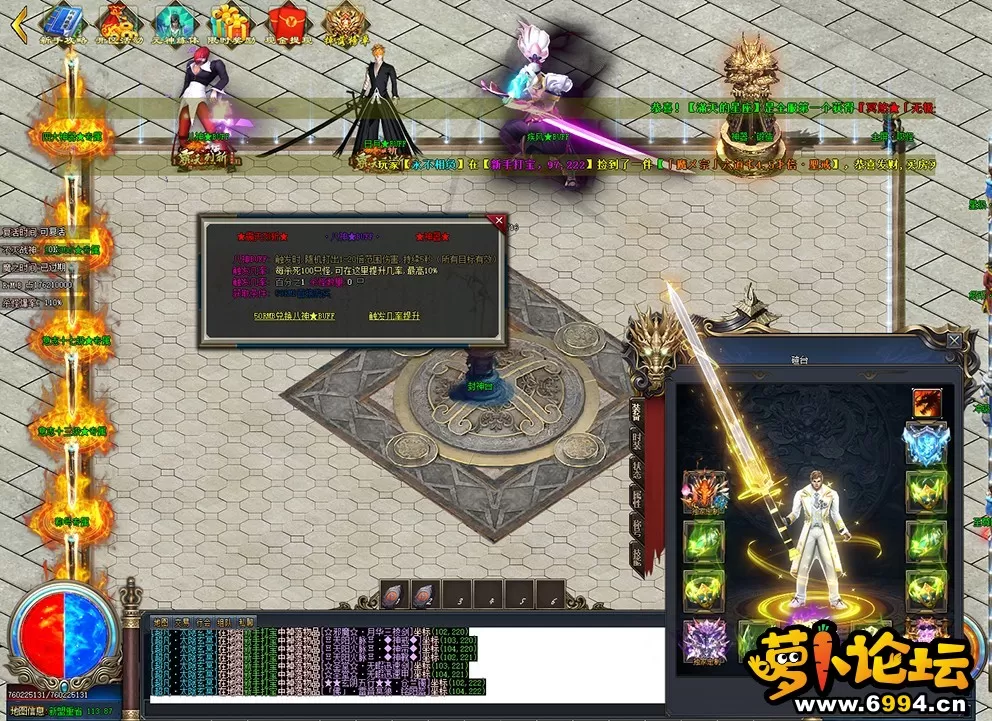Select the red dragon emblem equipment slot
The image size is (992, 721).
925,403
